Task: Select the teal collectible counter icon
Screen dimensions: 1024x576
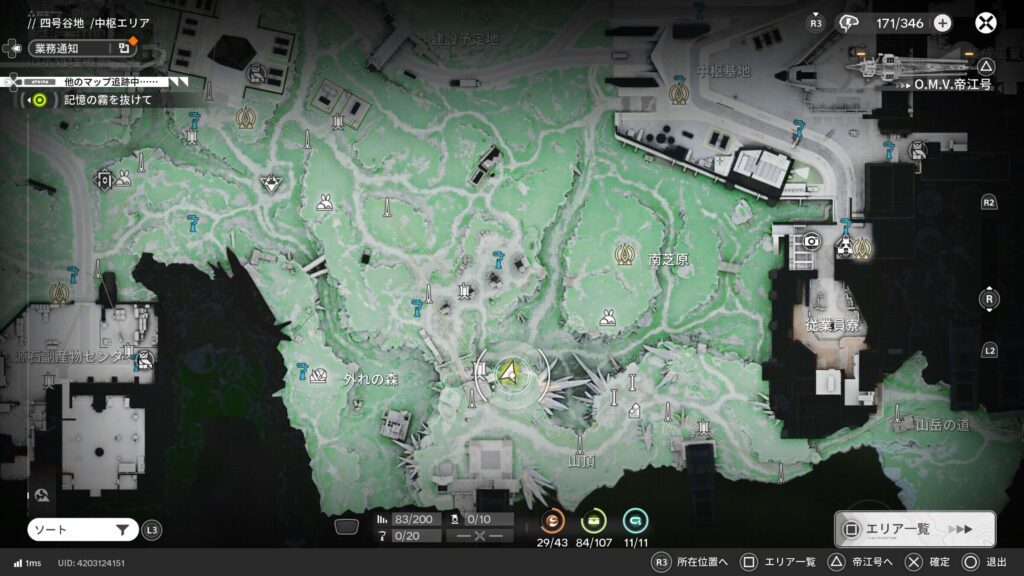Action: click(635, 520)
